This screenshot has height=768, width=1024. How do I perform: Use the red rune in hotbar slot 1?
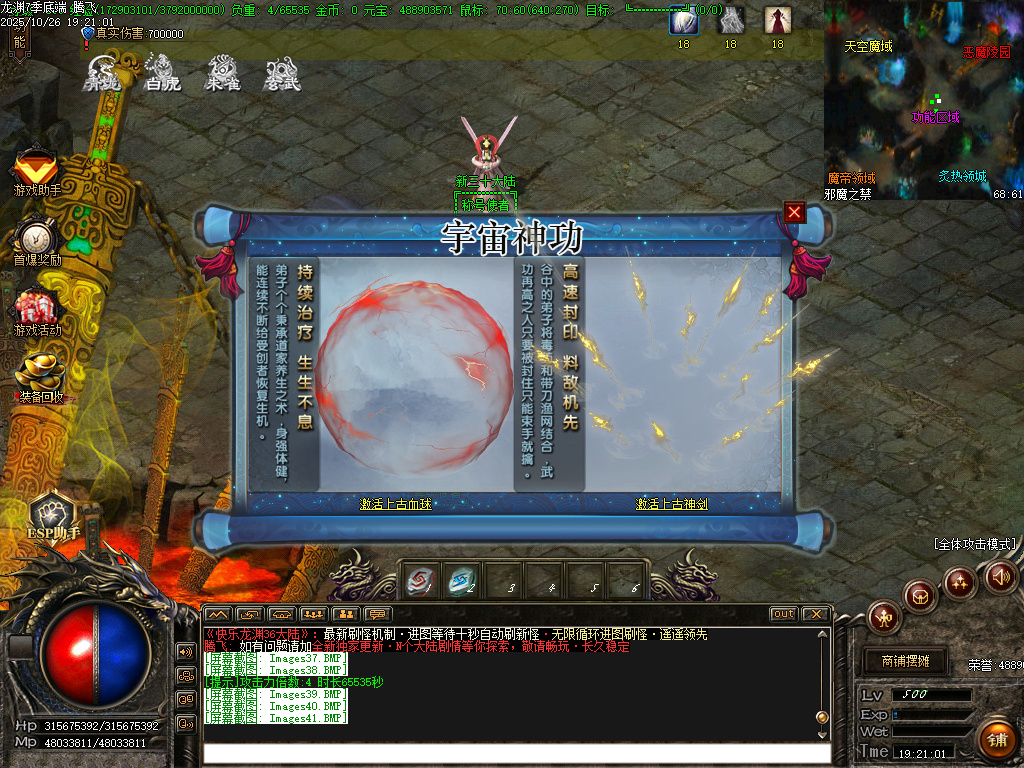coord(419,580)
